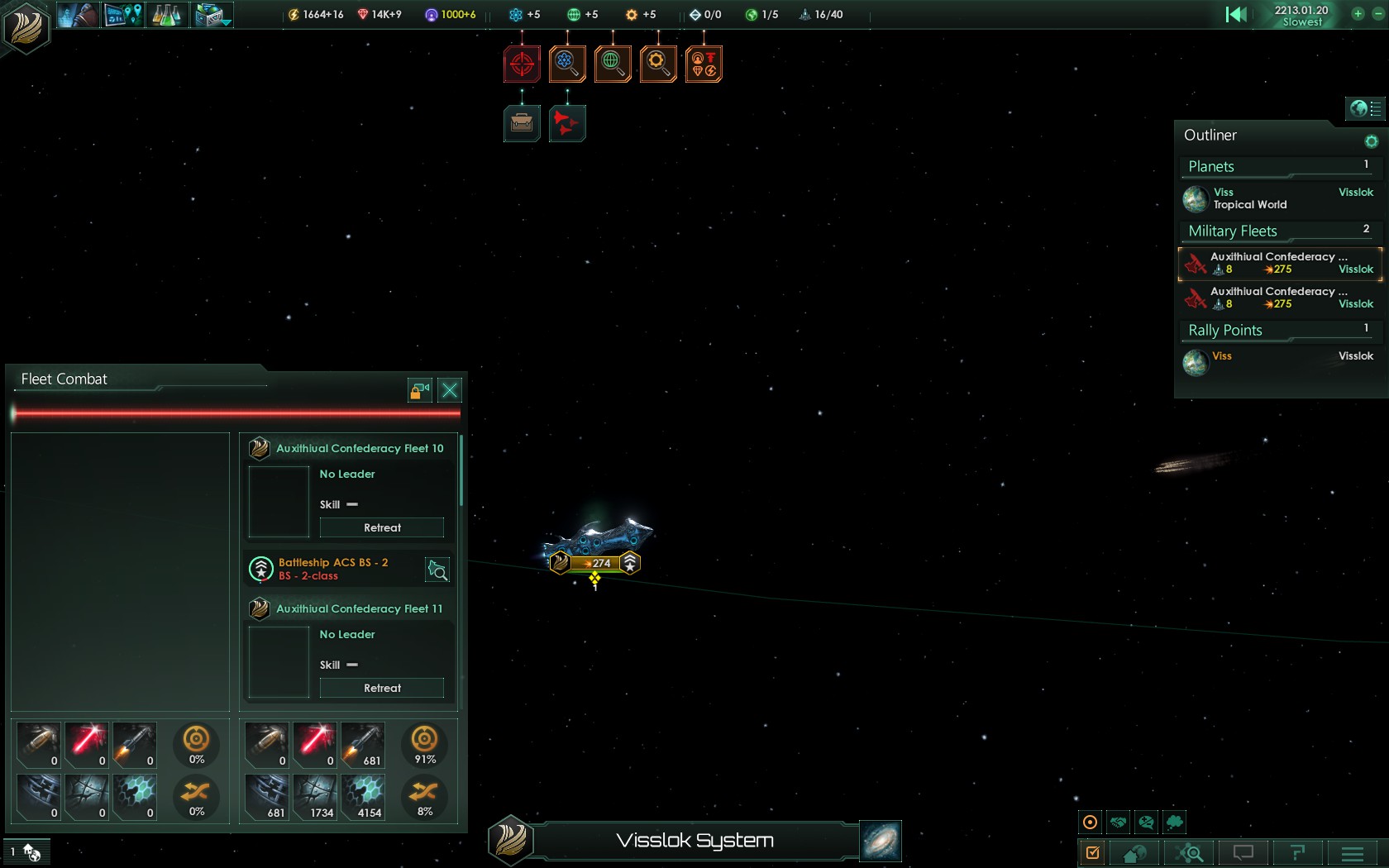Retreat Auxithiual Confederacy Fleet 10

coord(382,527)
